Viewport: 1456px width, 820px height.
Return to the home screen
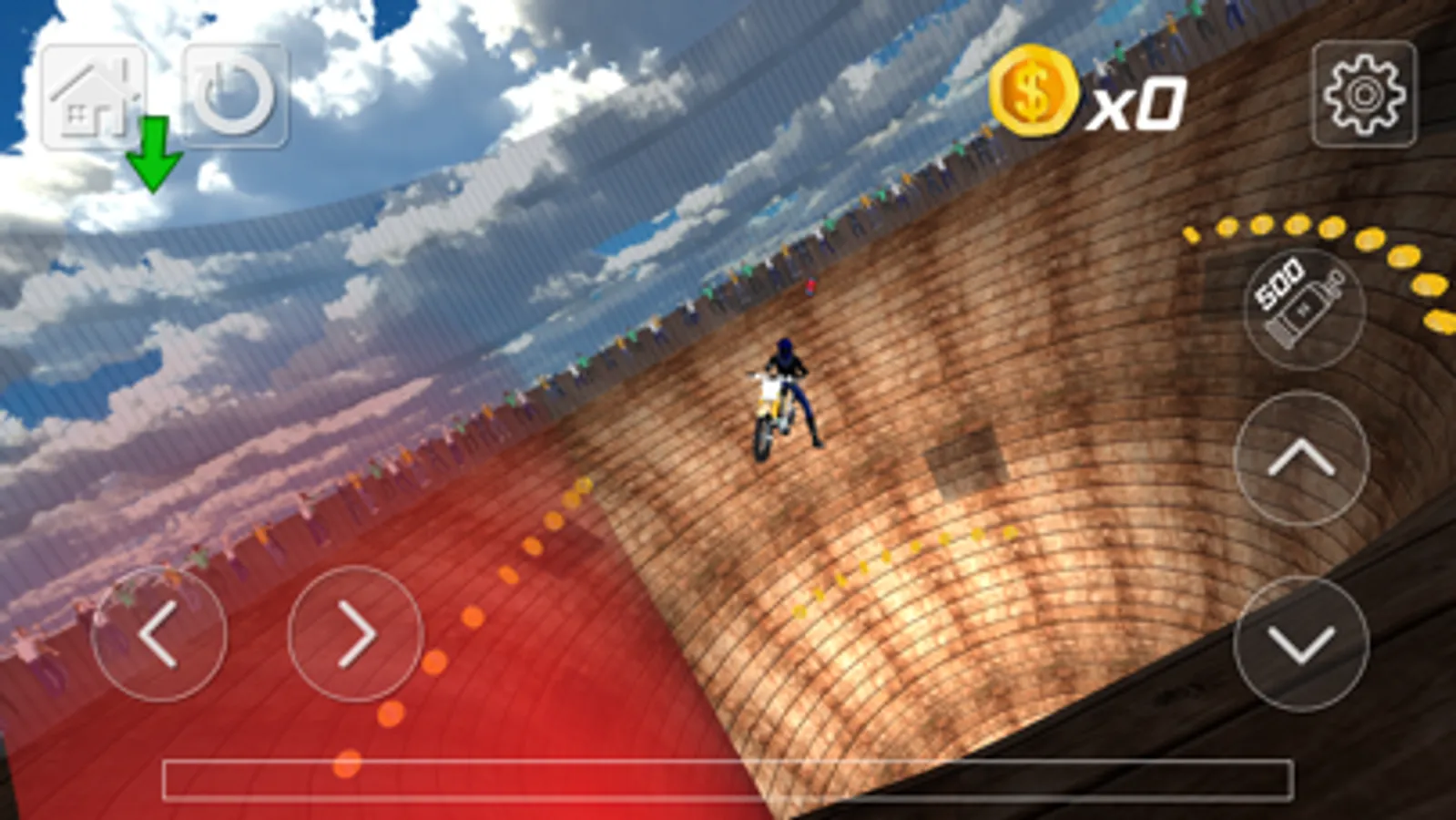[94, 91]
